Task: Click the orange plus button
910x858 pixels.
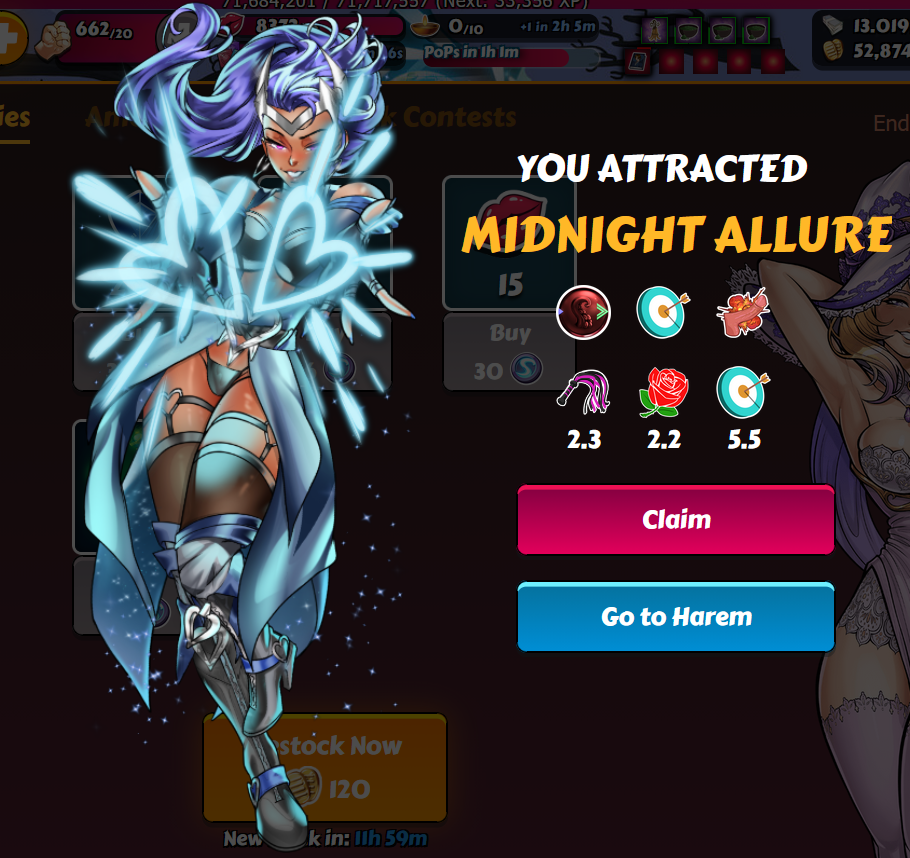Action: (x=9, y=41)
